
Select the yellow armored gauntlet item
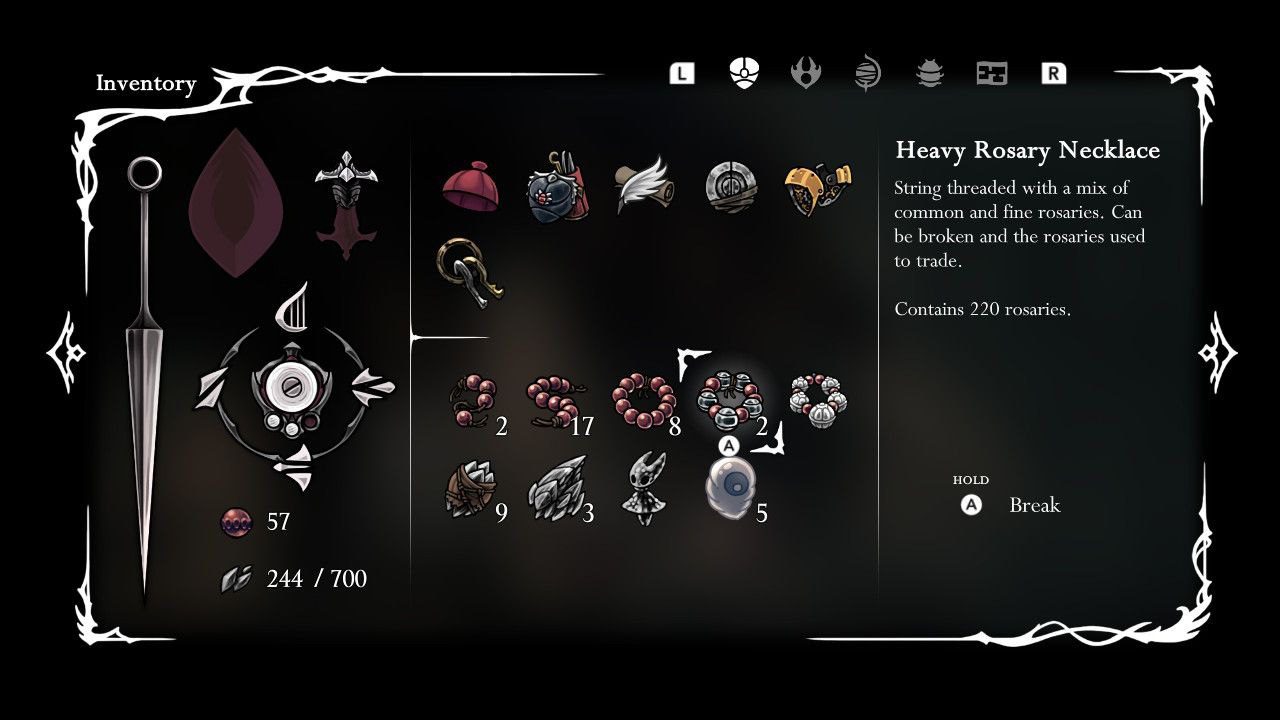click(816, 187)
